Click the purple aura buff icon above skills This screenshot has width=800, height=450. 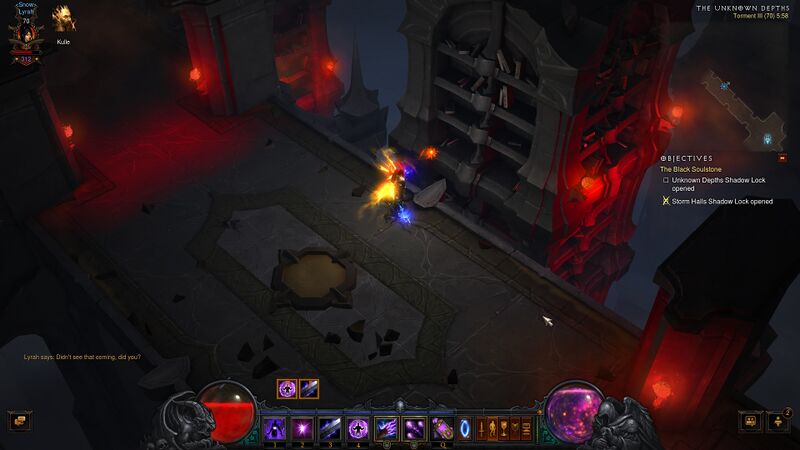[x=287, y=389]
